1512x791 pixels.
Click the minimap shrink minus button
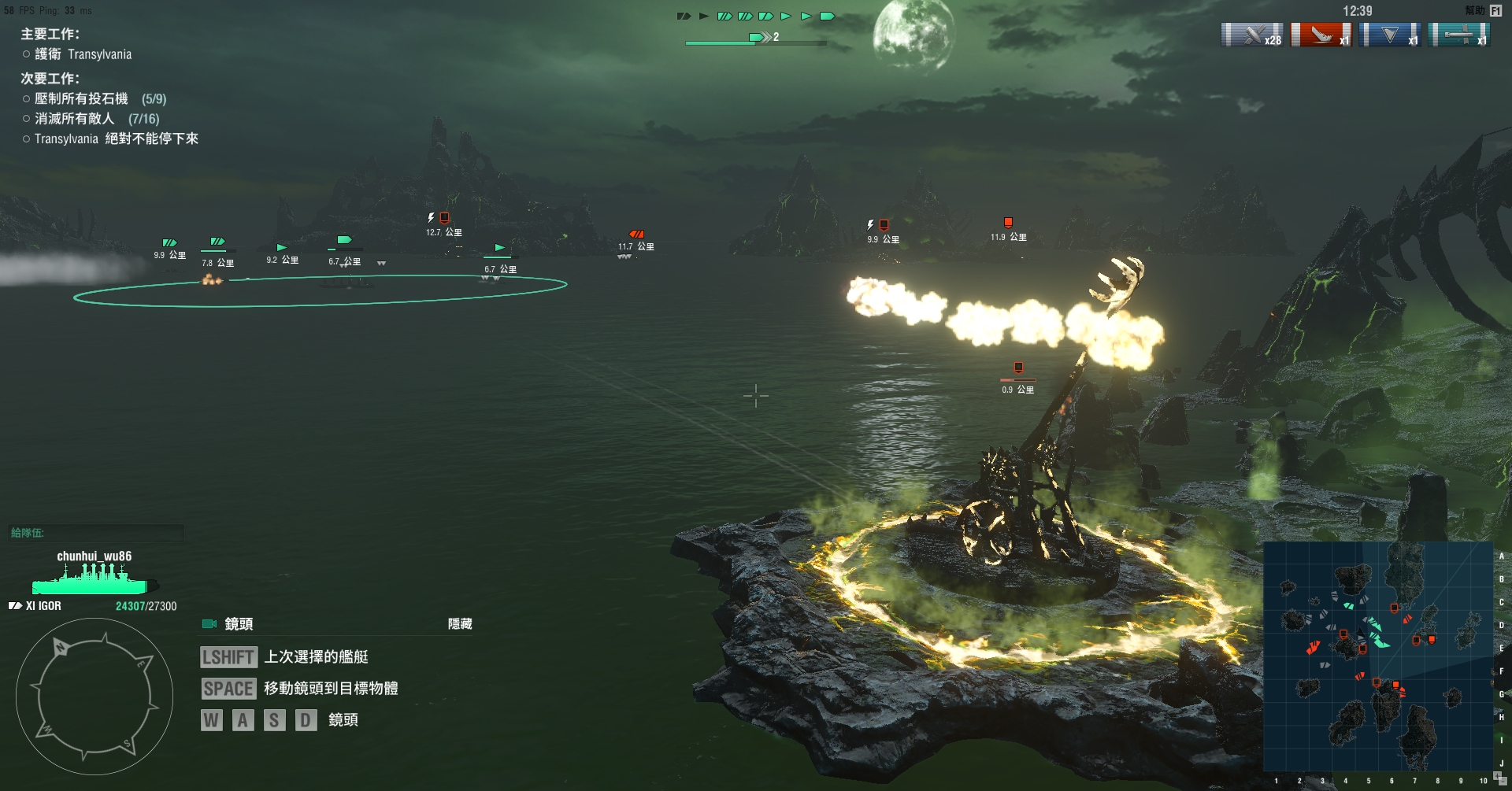pyautogui.click(x=1503, y=783)
